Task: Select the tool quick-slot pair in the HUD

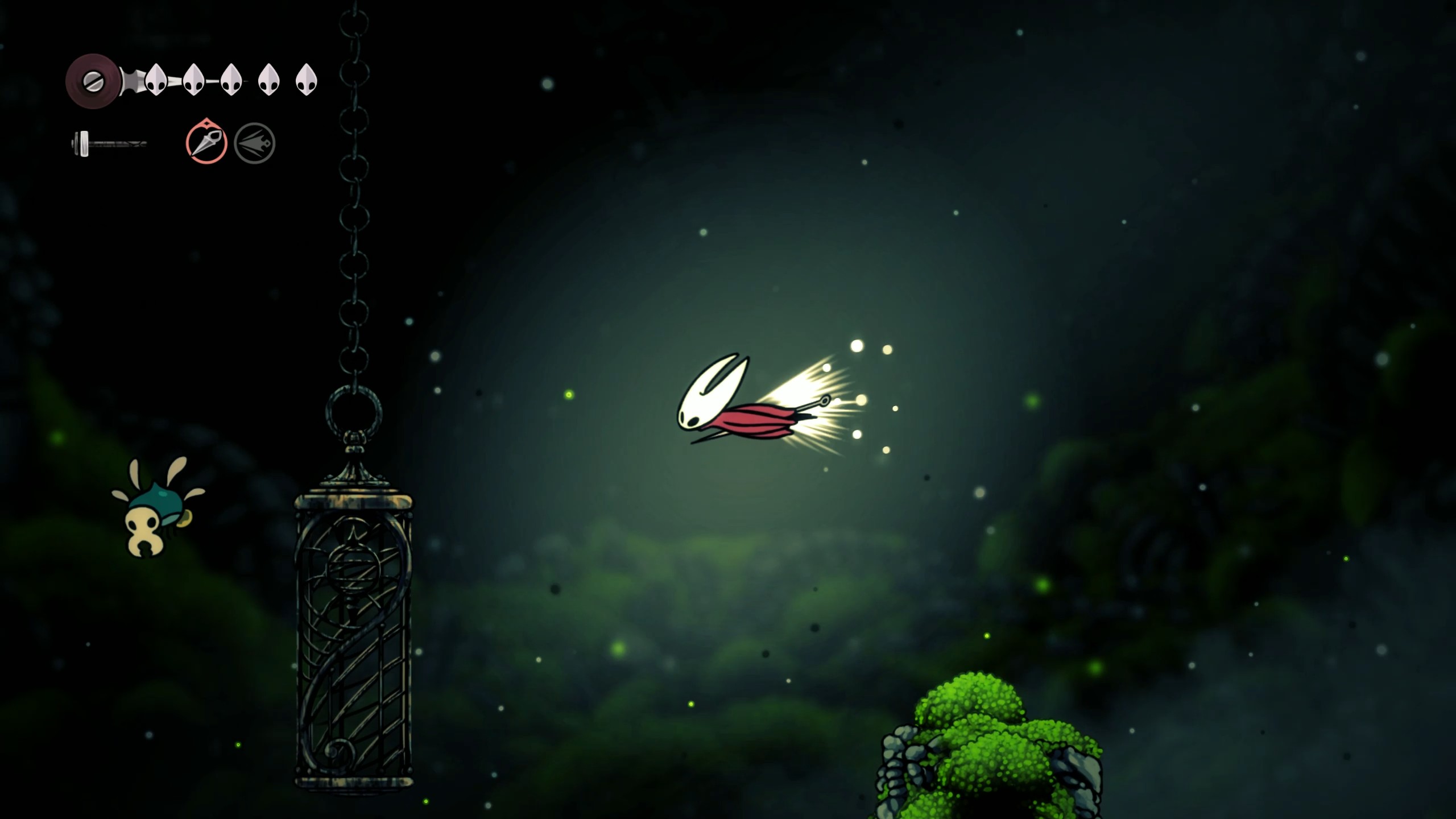Action: coord(230,142)
